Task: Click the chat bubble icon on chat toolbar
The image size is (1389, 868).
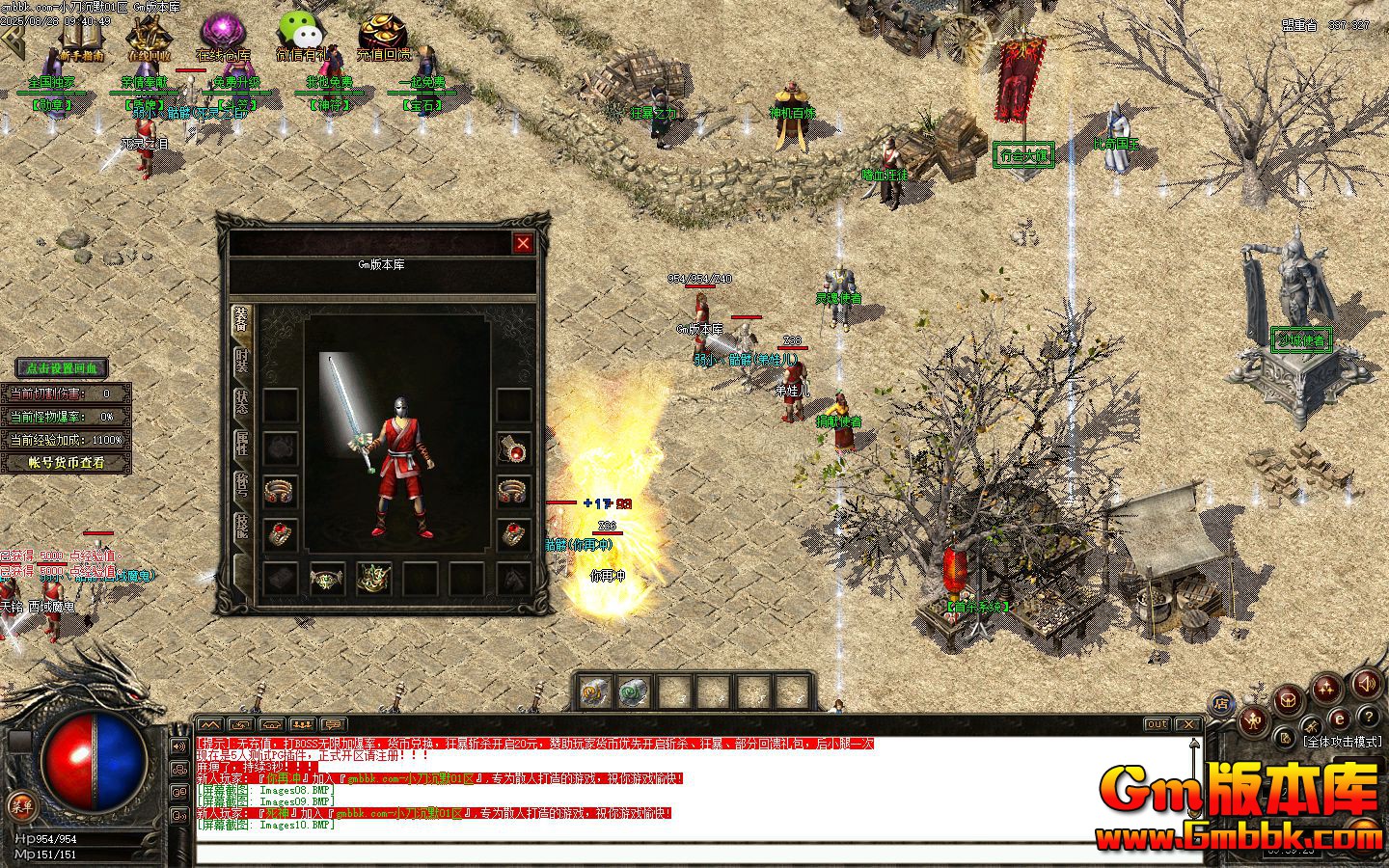Action: tap(332, 725)
